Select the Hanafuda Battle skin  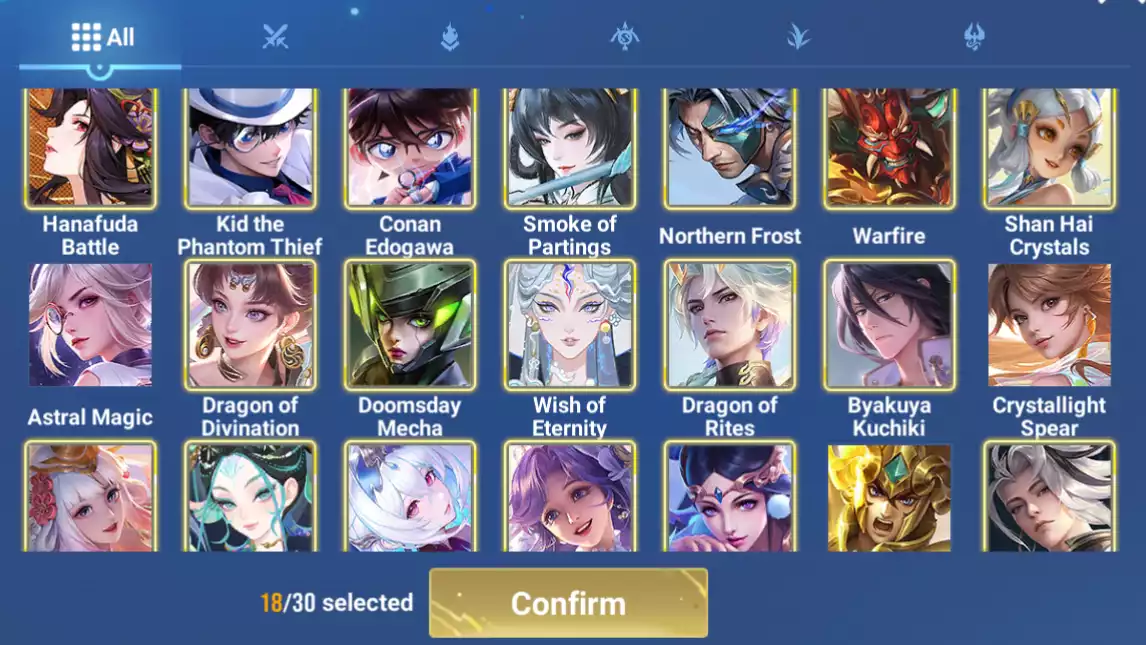[90, 147]
